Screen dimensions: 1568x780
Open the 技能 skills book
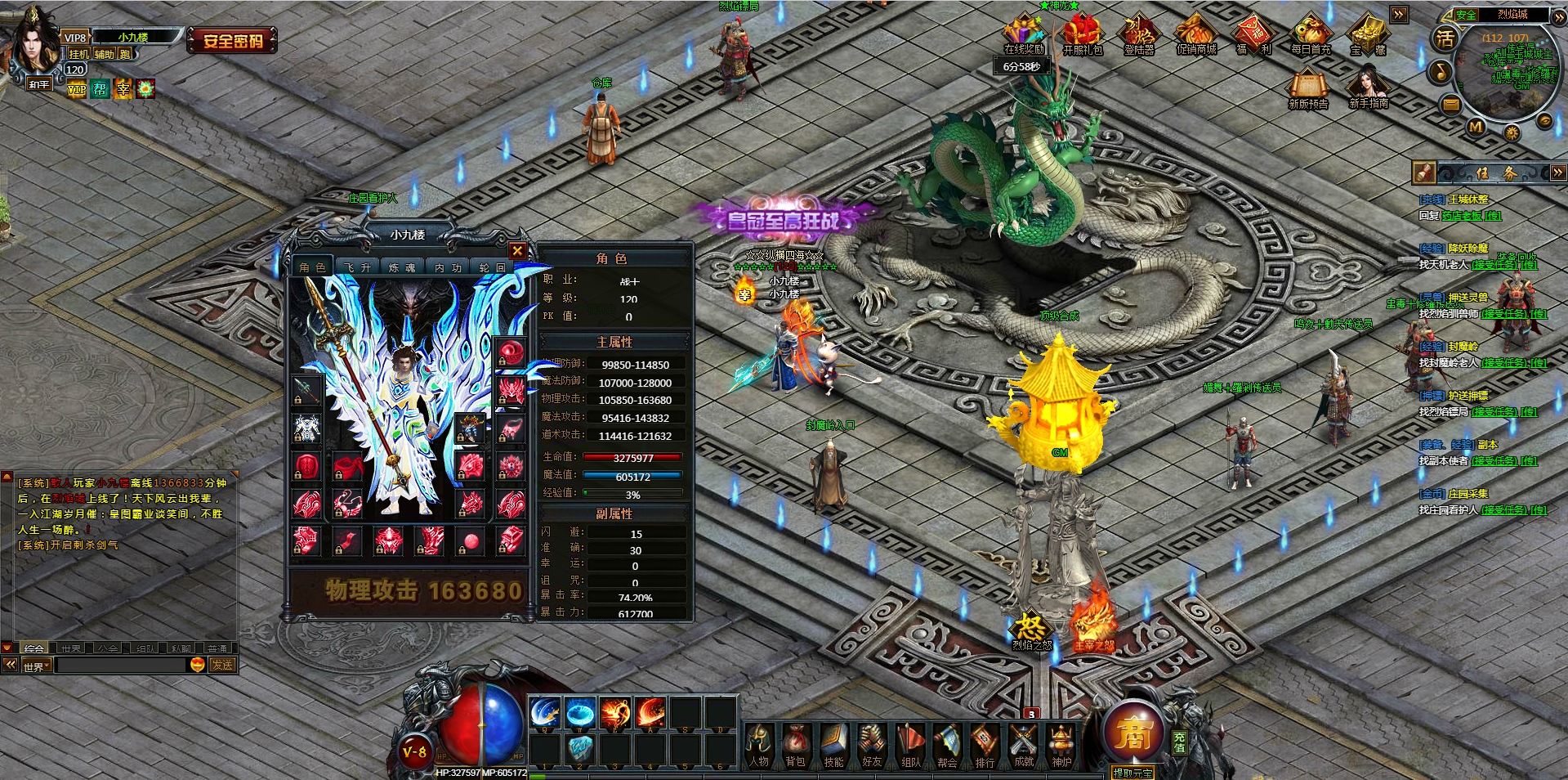[x=833, y=746]
